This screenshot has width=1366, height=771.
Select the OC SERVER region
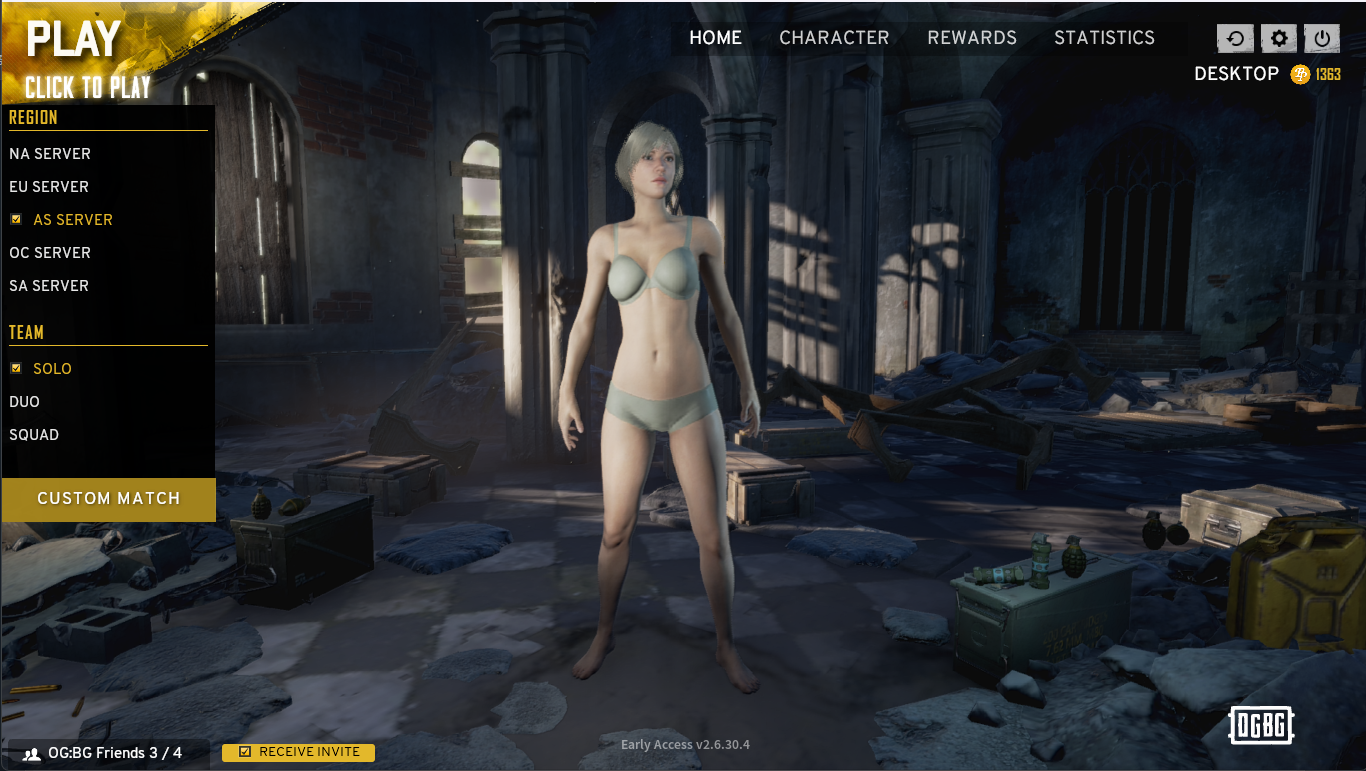50,252
